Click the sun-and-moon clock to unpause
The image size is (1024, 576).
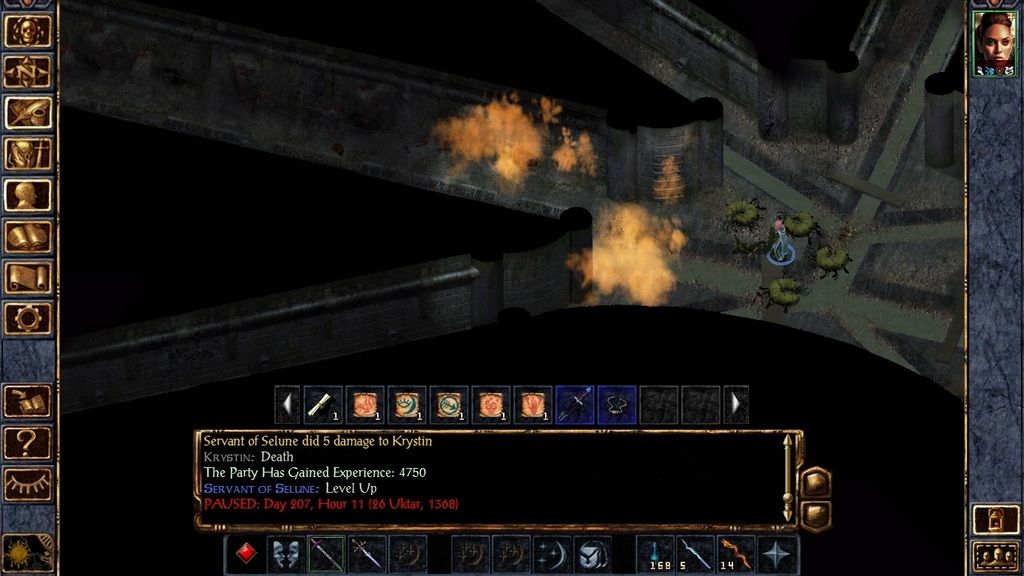[26, 553]
